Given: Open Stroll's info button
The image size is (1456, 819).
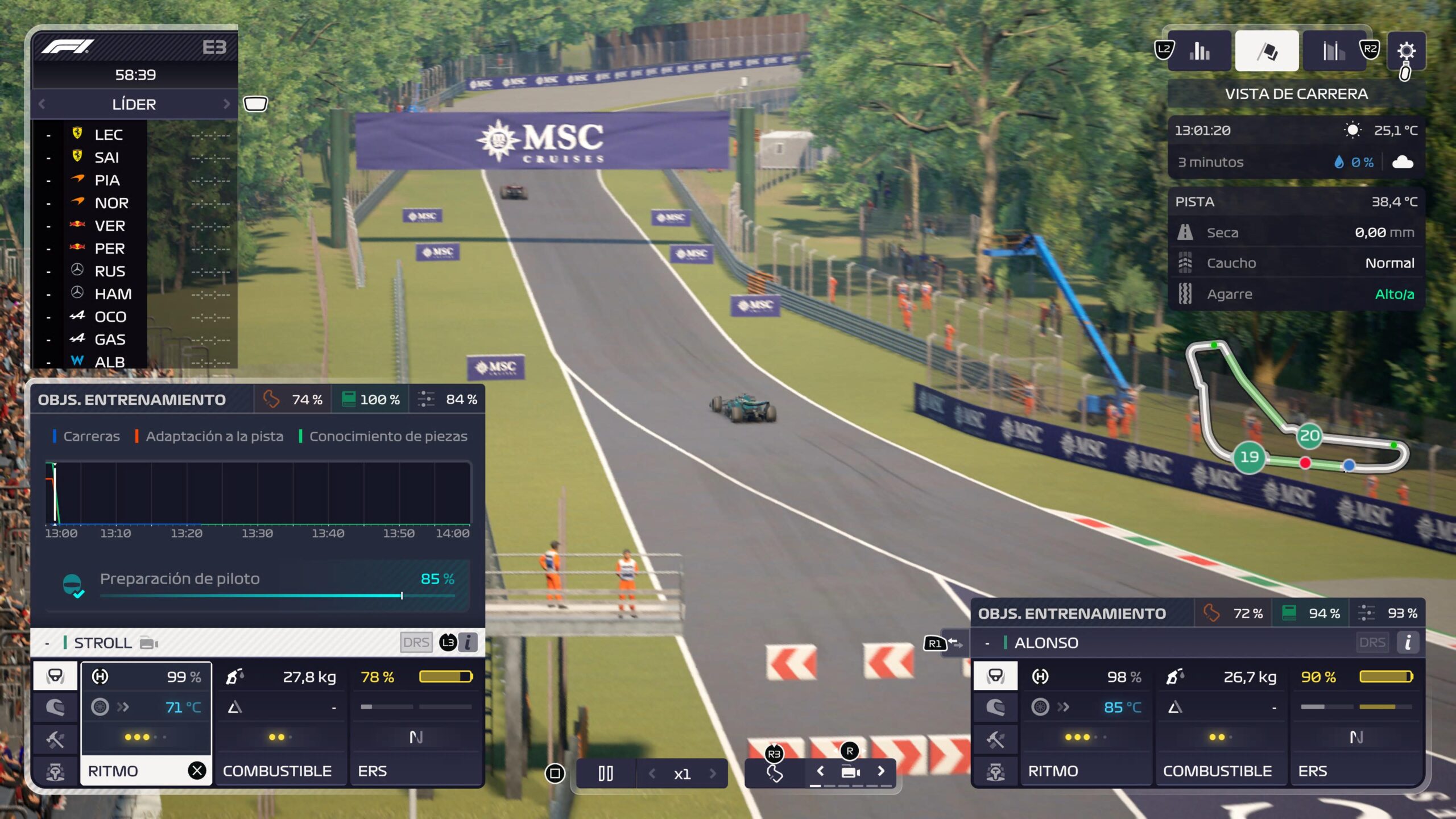Looking at the screenshot, I should [x=468, y=643].
